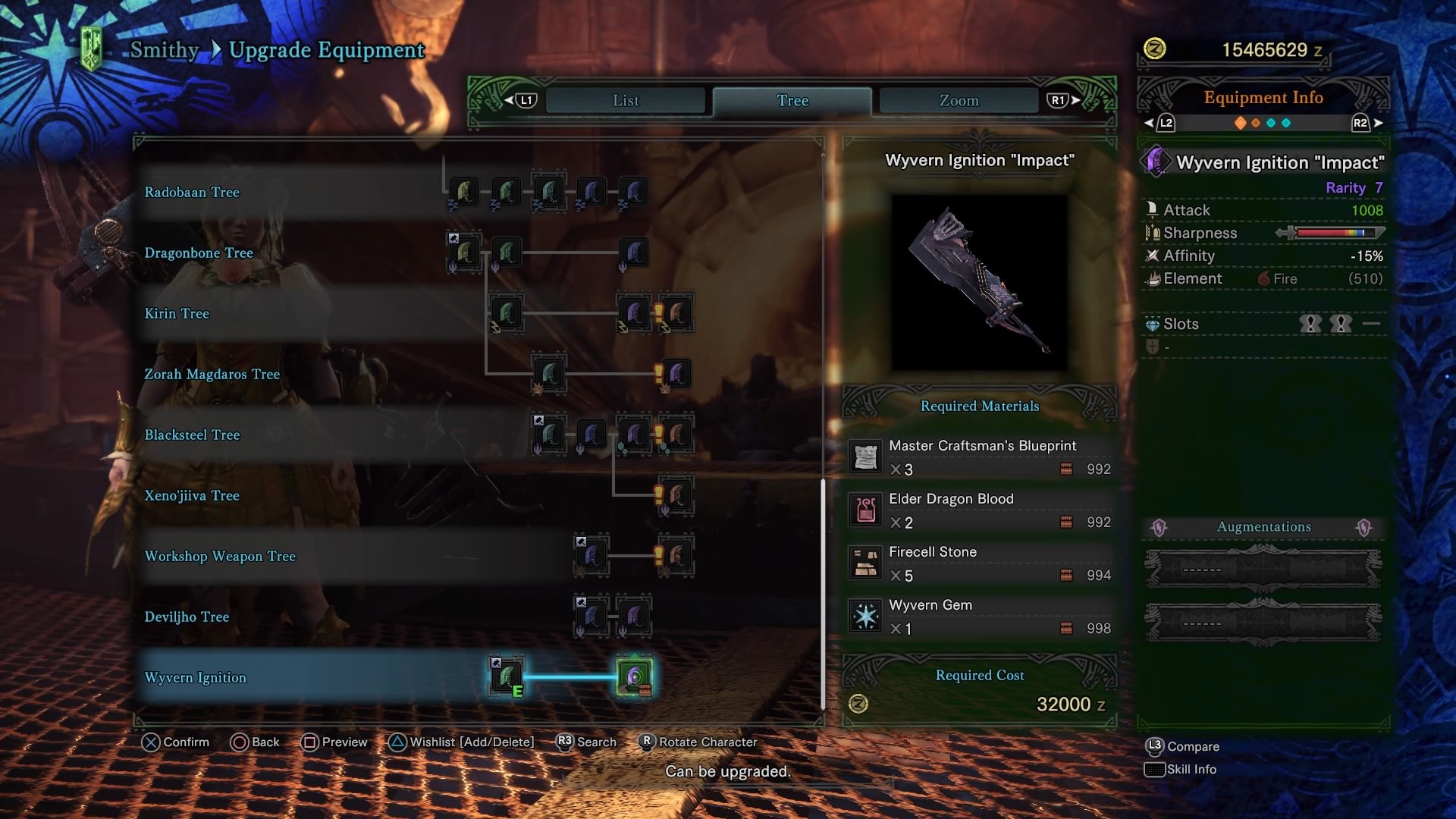Viewport: 1456px width, 819px height.
Task: Select the final upgrade node in Deviljho Tree
Action: 635,617
